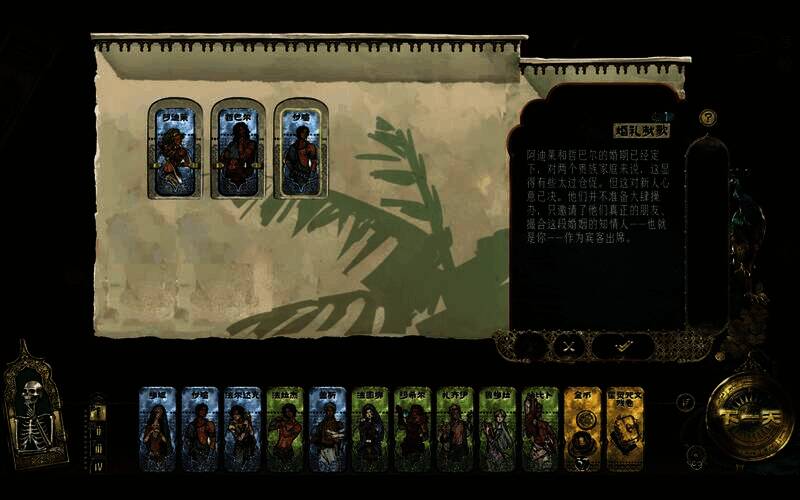Pick the gold-framed third card in the event slots
Screen dimensions: 800x500
pyautogui.click(x=300, y=149)
